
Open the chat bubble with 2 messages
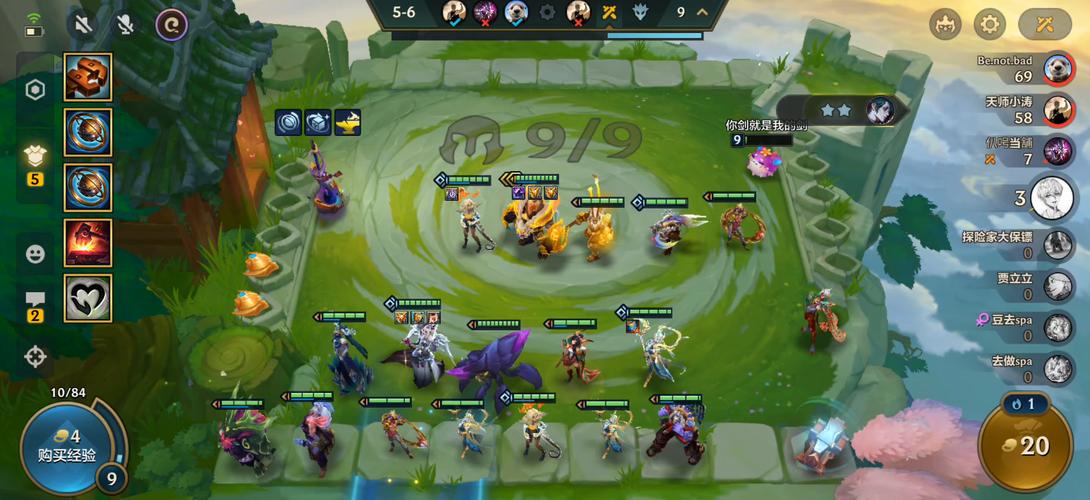[35, 301]
